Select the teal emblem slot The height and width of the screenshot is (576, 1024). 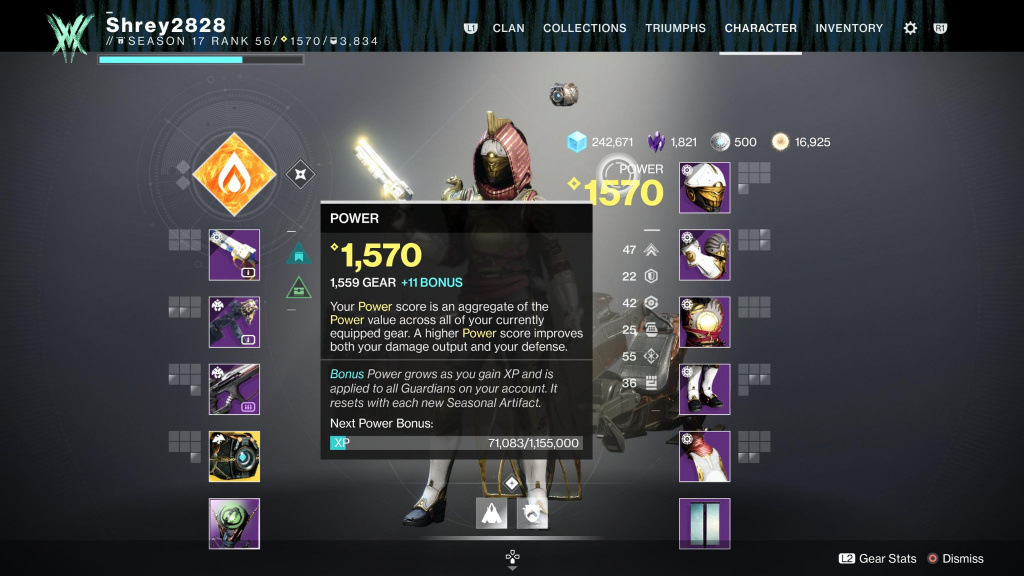point(705,524)
